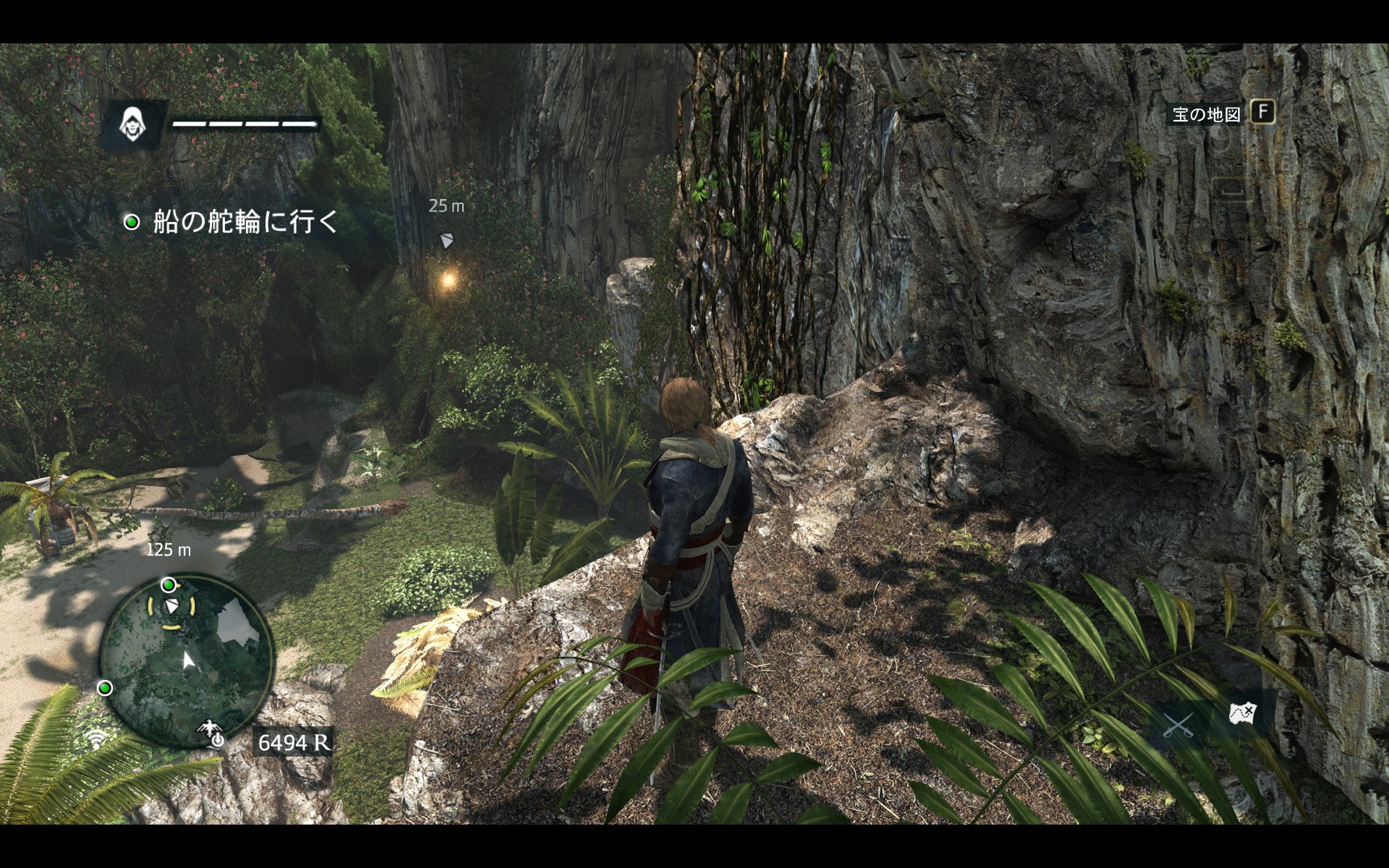The height and width of the screenshot is (868, 1389).
Task: Click the eagle sync icon below minimap
Action: pos(211,733)
